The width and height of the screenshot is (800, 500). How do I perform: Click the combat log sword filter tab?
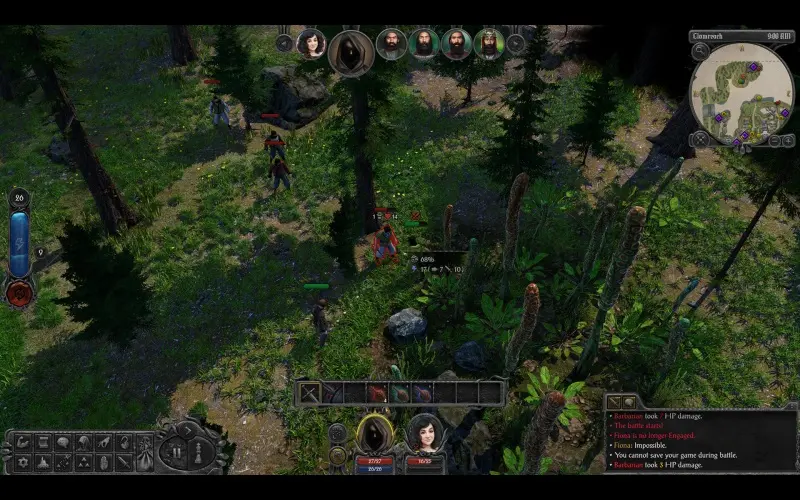click(x=614, y=401)
